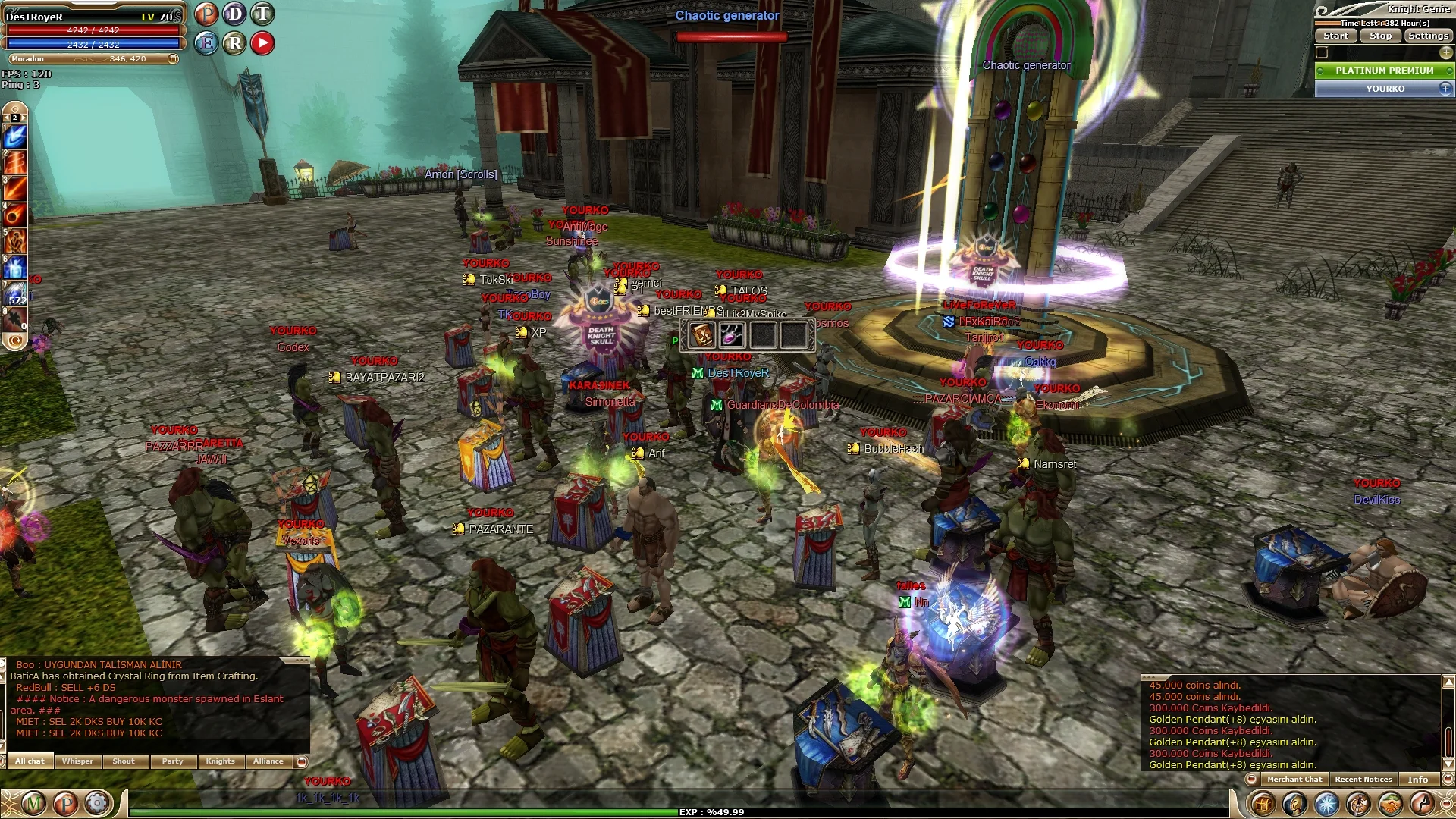Switch to the Info tab
This screenshot has height=819, width=1456.
pyautogui.click(x=1417, y=780)
